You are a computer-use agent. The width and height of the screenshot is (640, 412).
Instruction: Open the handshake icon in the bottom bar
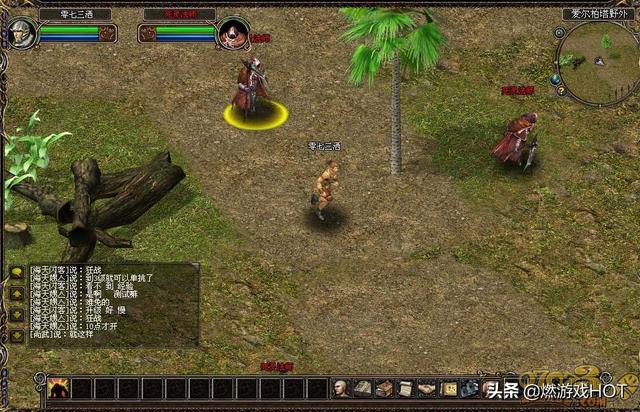click(x=427, y=388)
